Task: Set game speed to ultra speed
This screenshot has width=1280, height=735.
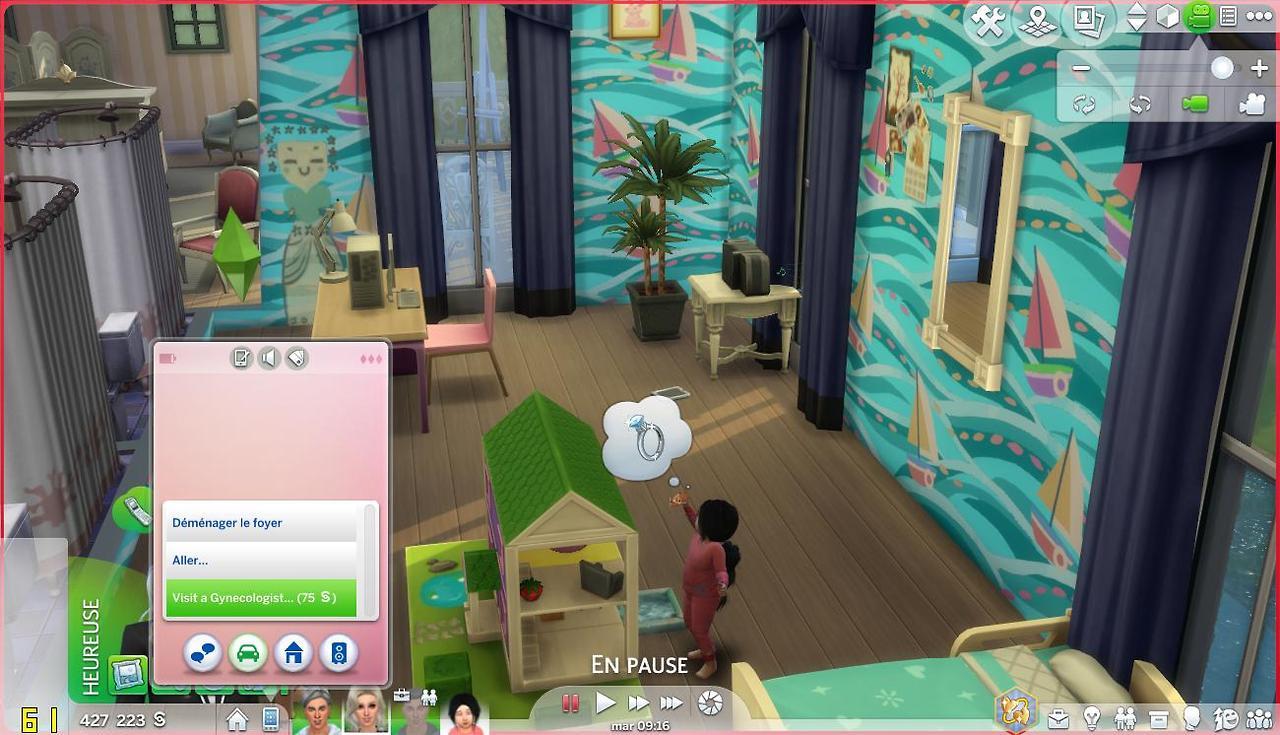Action: 671,703
